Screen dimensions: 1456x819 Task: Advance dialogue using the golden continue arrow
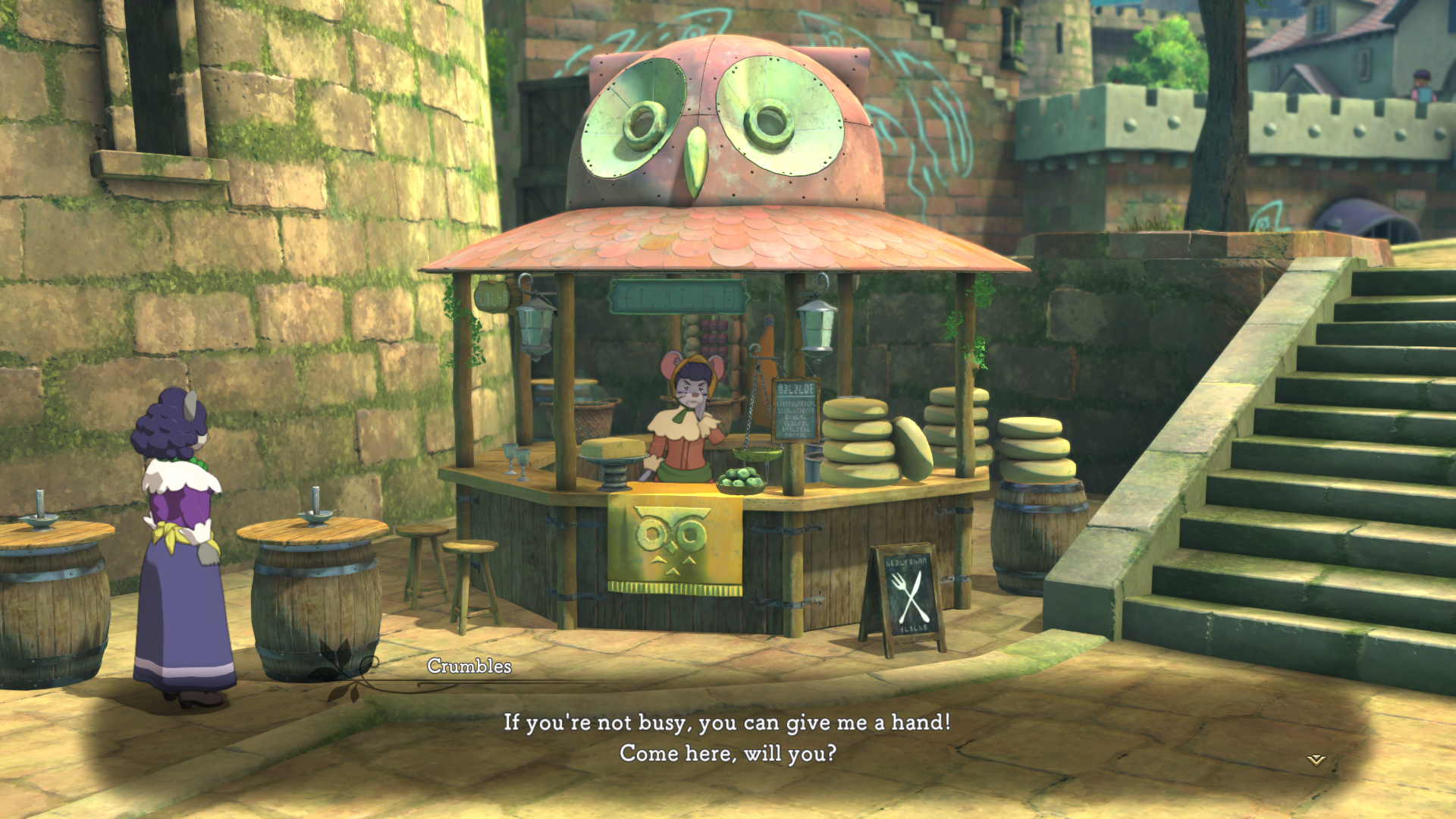pyautogui.click(x=1316, y=760)
